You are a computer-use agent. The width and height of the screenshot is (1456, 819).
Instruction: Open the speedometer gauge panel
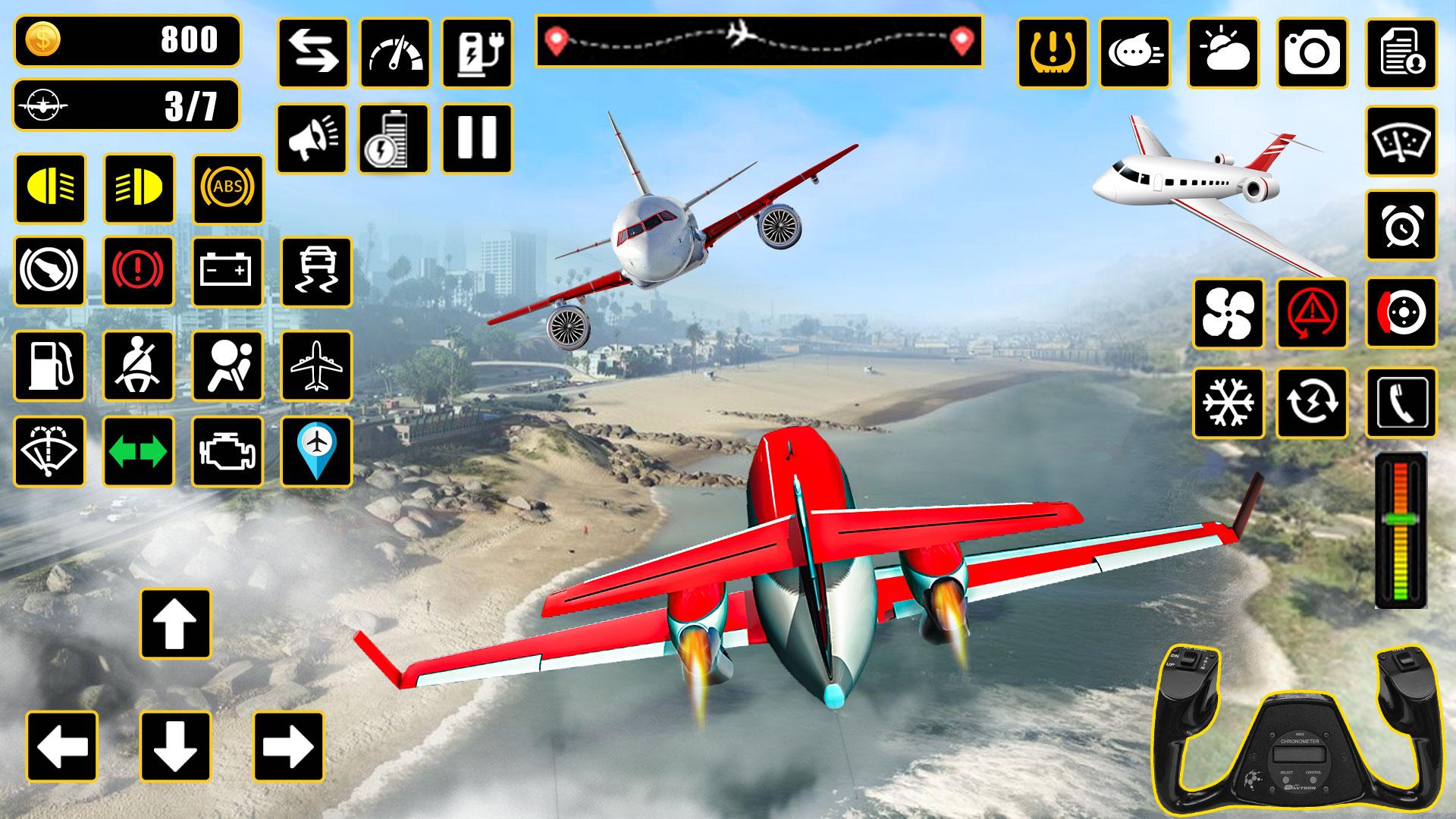click(394, 52)
